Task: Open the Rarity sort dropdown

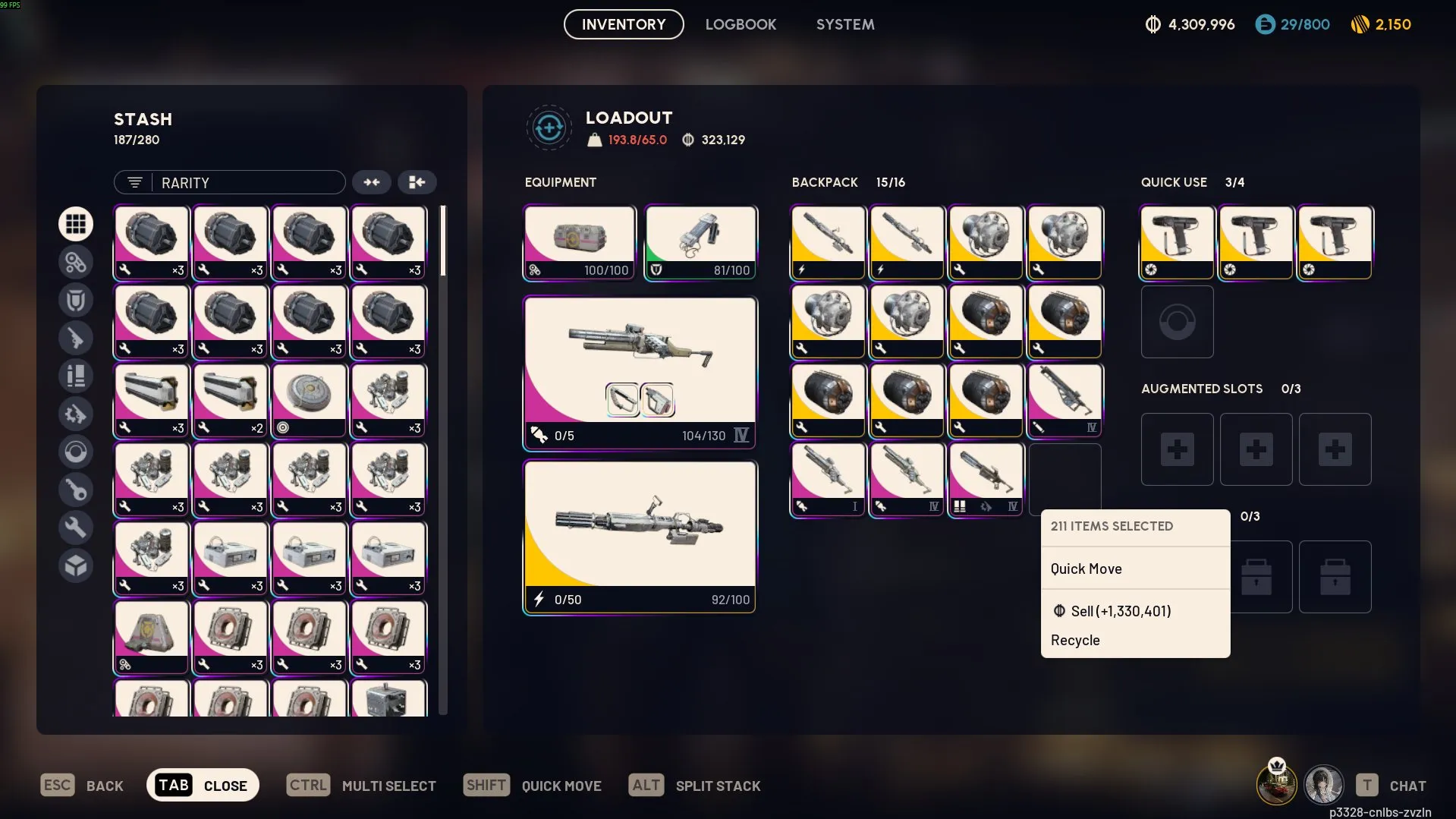Action: pyautogui.click(x=230, y=182)
